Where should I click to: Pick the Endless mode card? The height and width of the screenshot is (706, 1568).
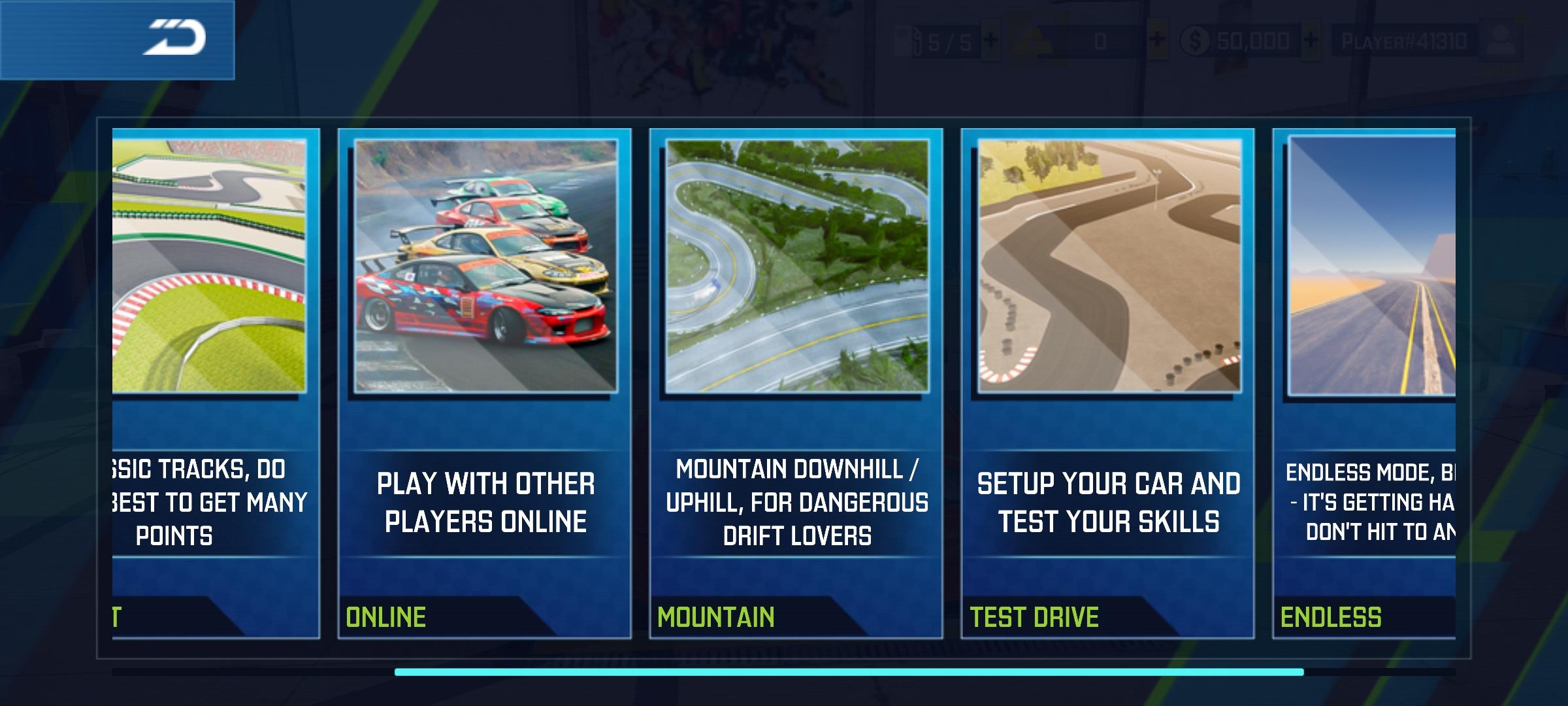click(1364, 383)
